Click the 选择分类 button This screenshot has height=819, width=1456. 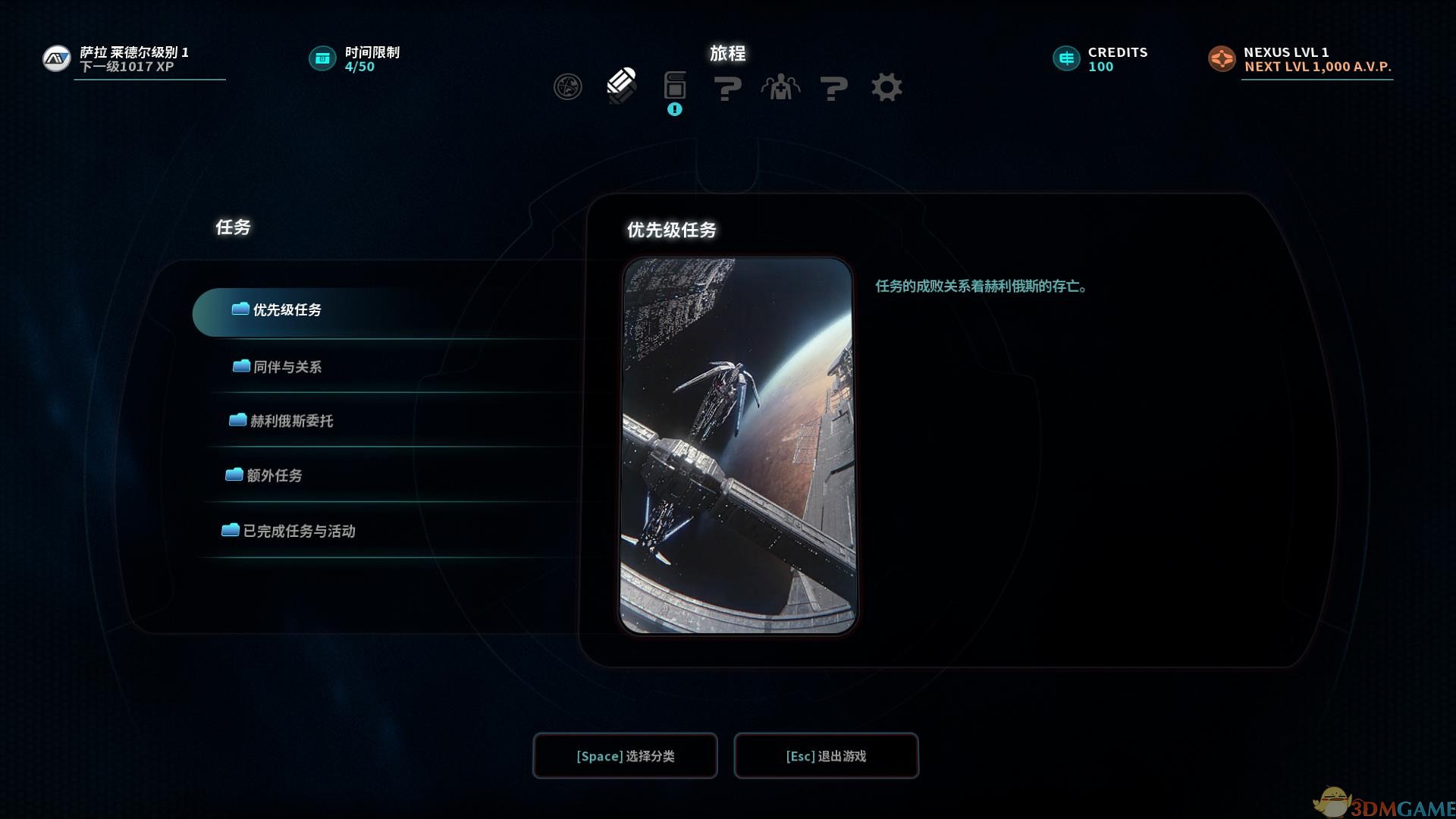coord(625,756)
